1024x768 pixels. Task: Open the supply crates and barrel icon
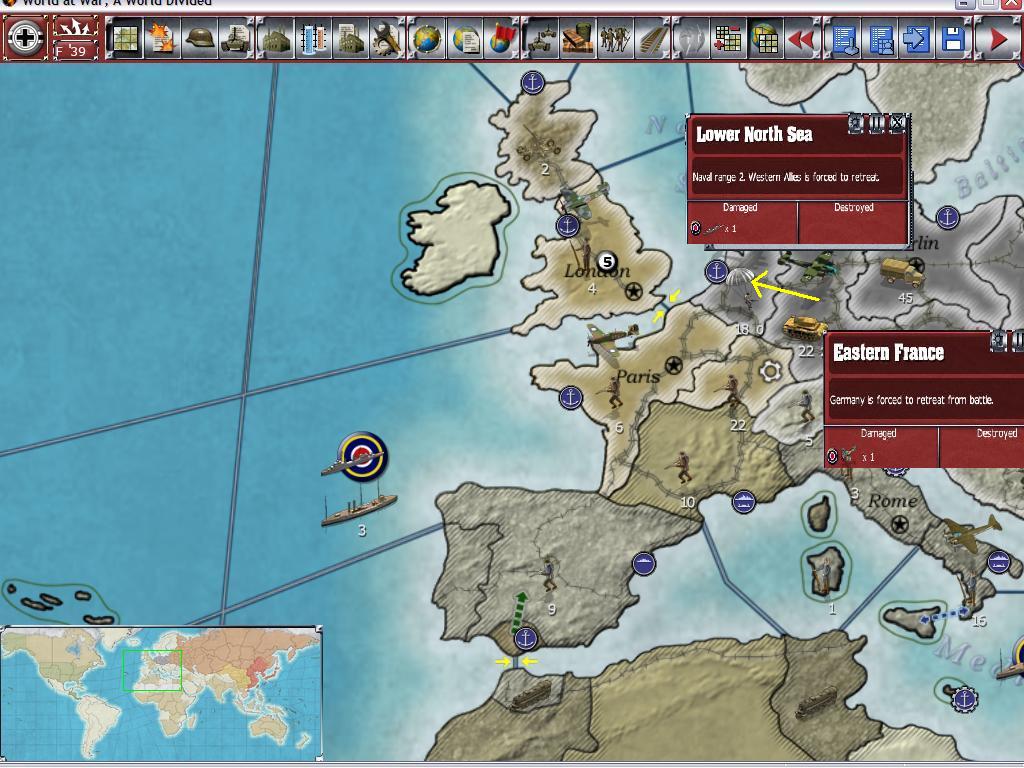click(578, 39)
